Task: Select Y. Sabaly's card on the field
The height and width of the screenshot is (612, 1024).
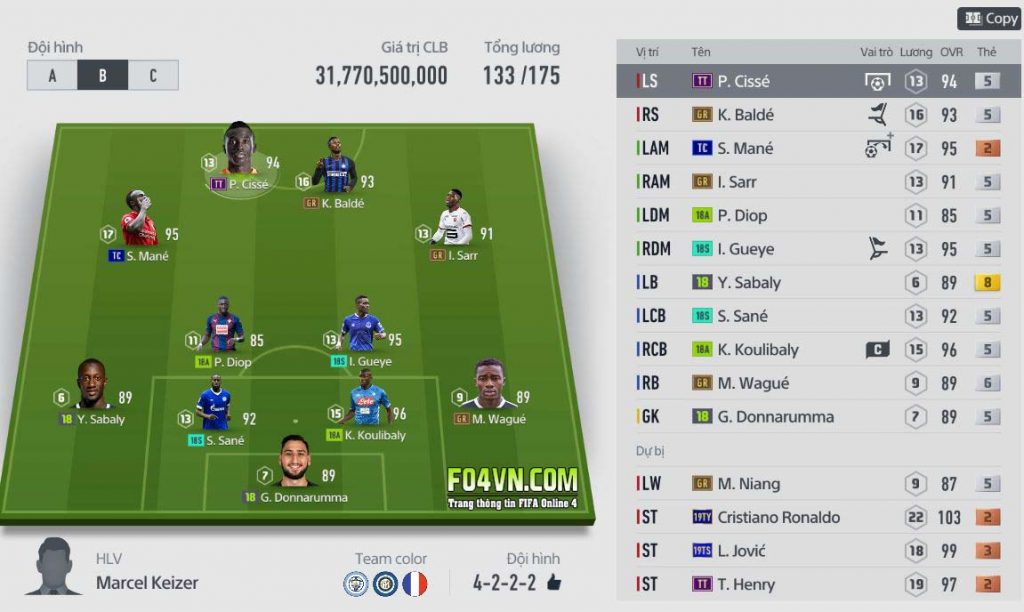Action: pos(92,388)
